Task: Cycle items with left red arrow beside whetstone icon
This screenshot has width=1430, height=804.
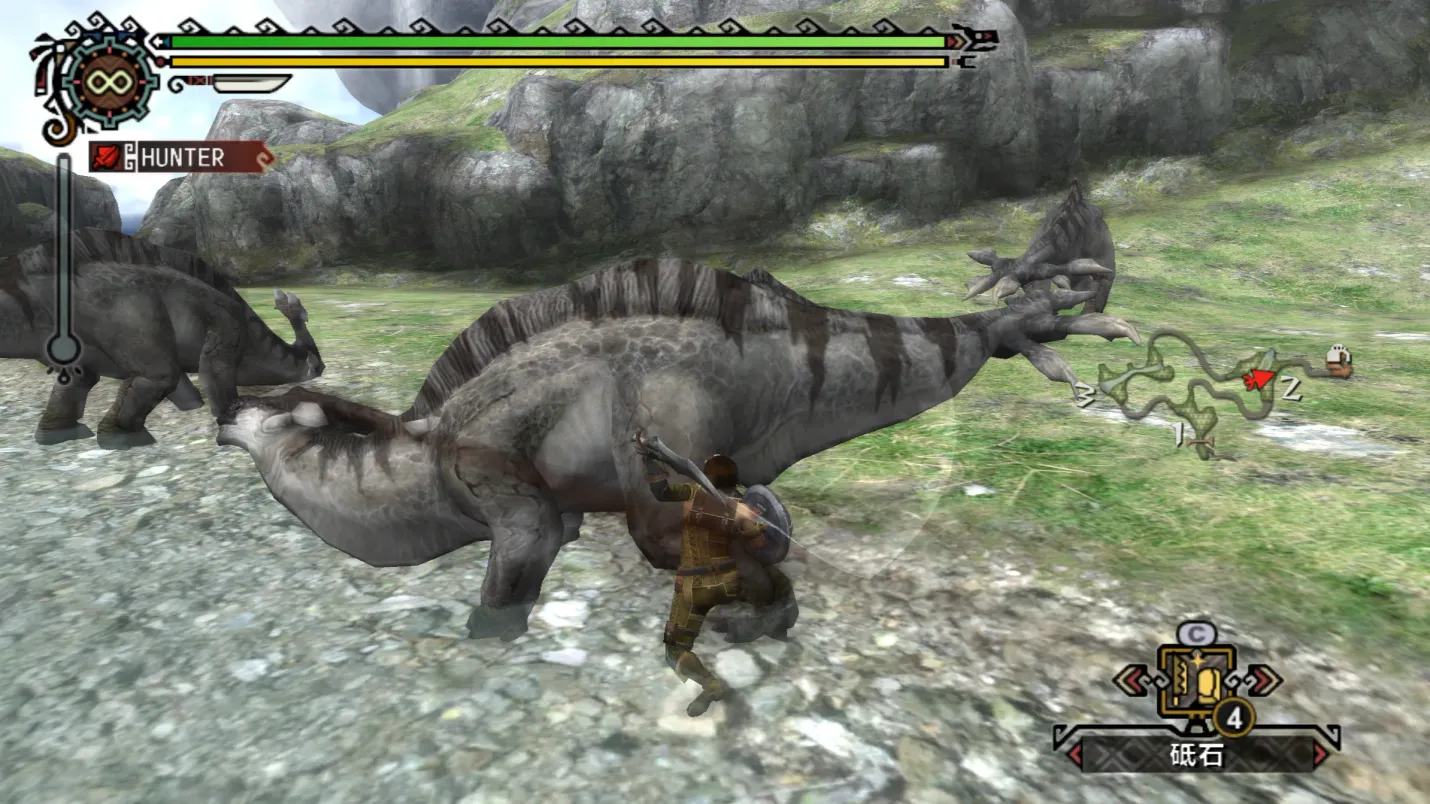Action: (x=1134, y=679)
